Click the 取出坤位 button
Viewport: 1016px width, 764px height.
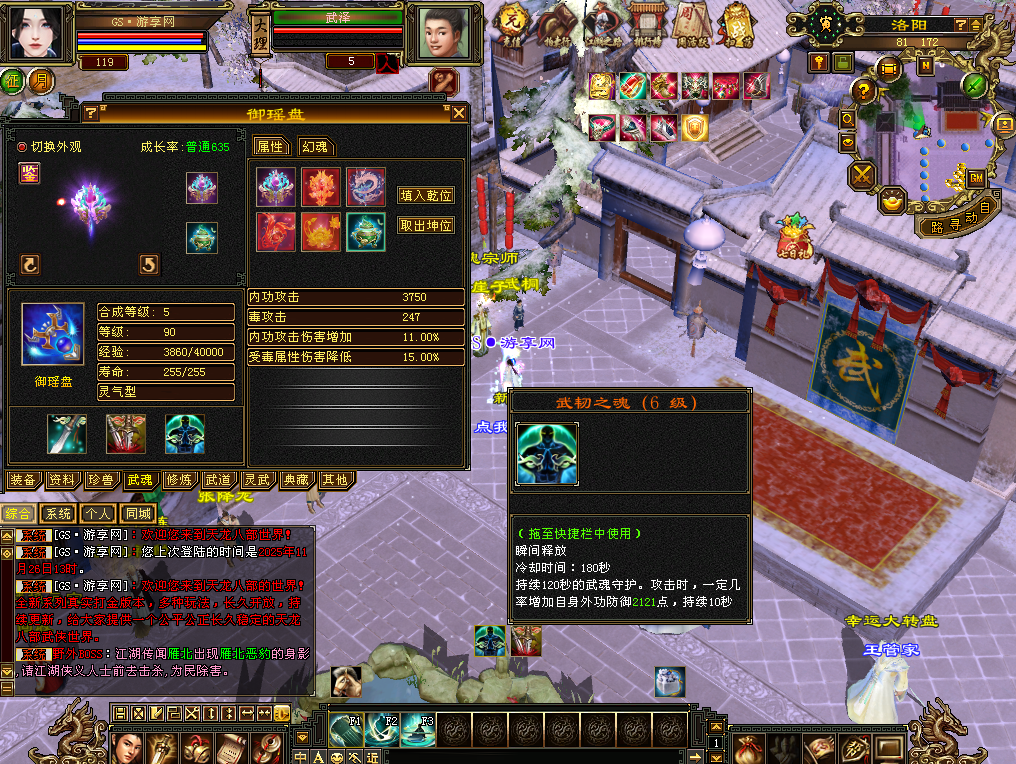pos(426,225)
